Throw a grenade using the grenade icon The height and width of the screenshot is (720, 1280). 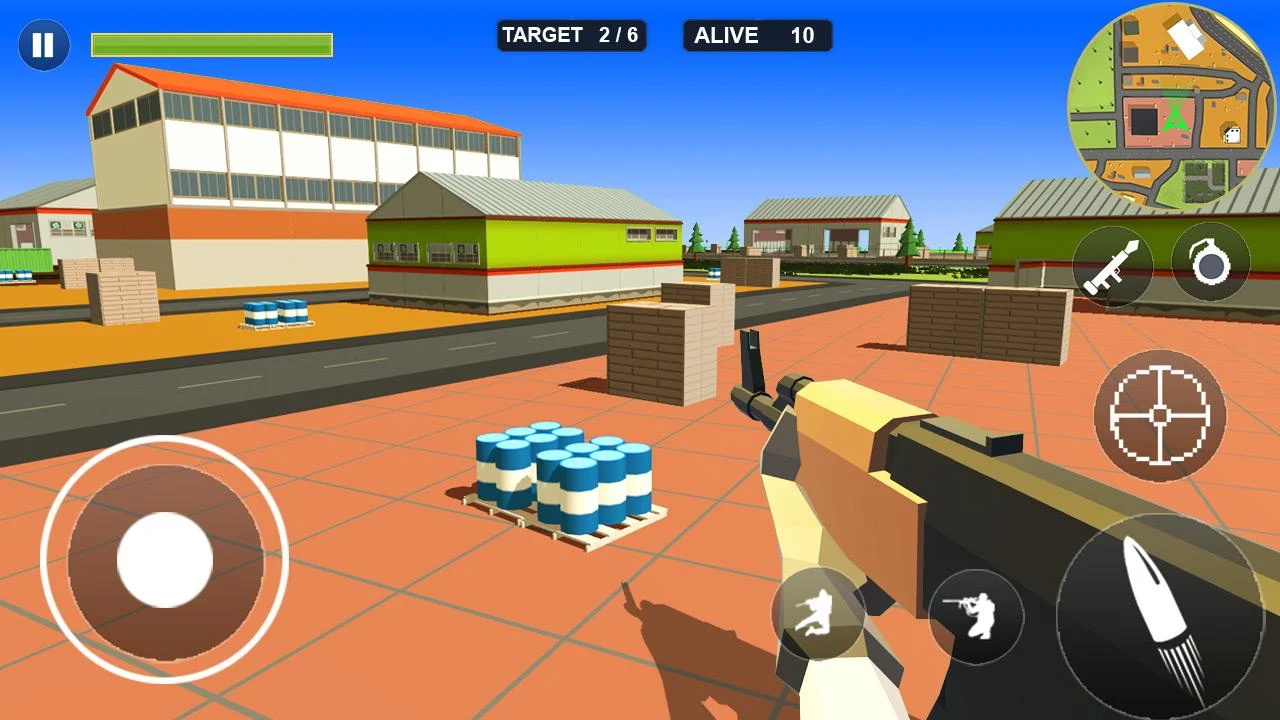(x=1210, y=262)
